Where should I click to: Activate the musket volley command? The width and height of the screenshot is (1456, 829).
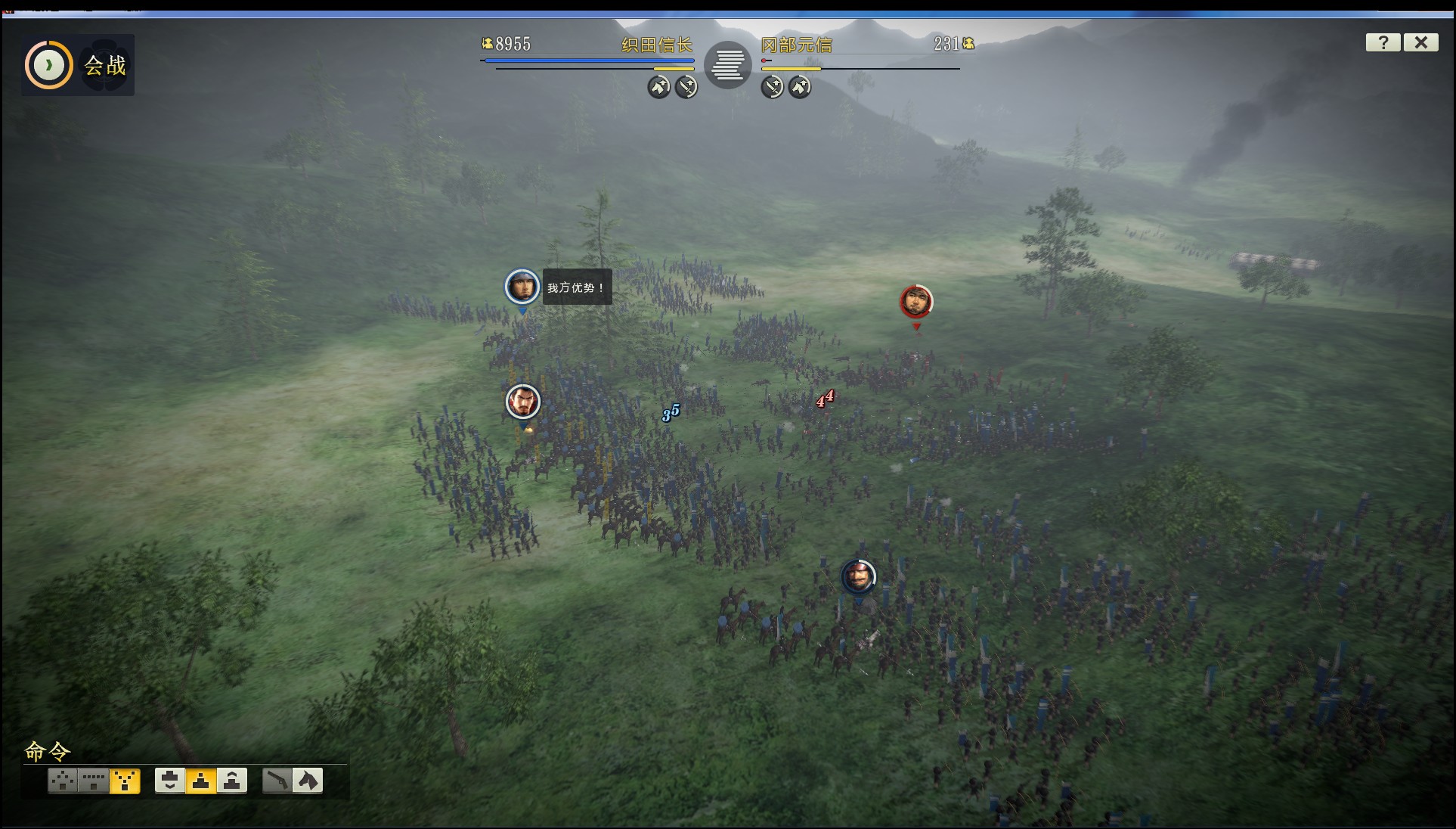tap(277, 780)
